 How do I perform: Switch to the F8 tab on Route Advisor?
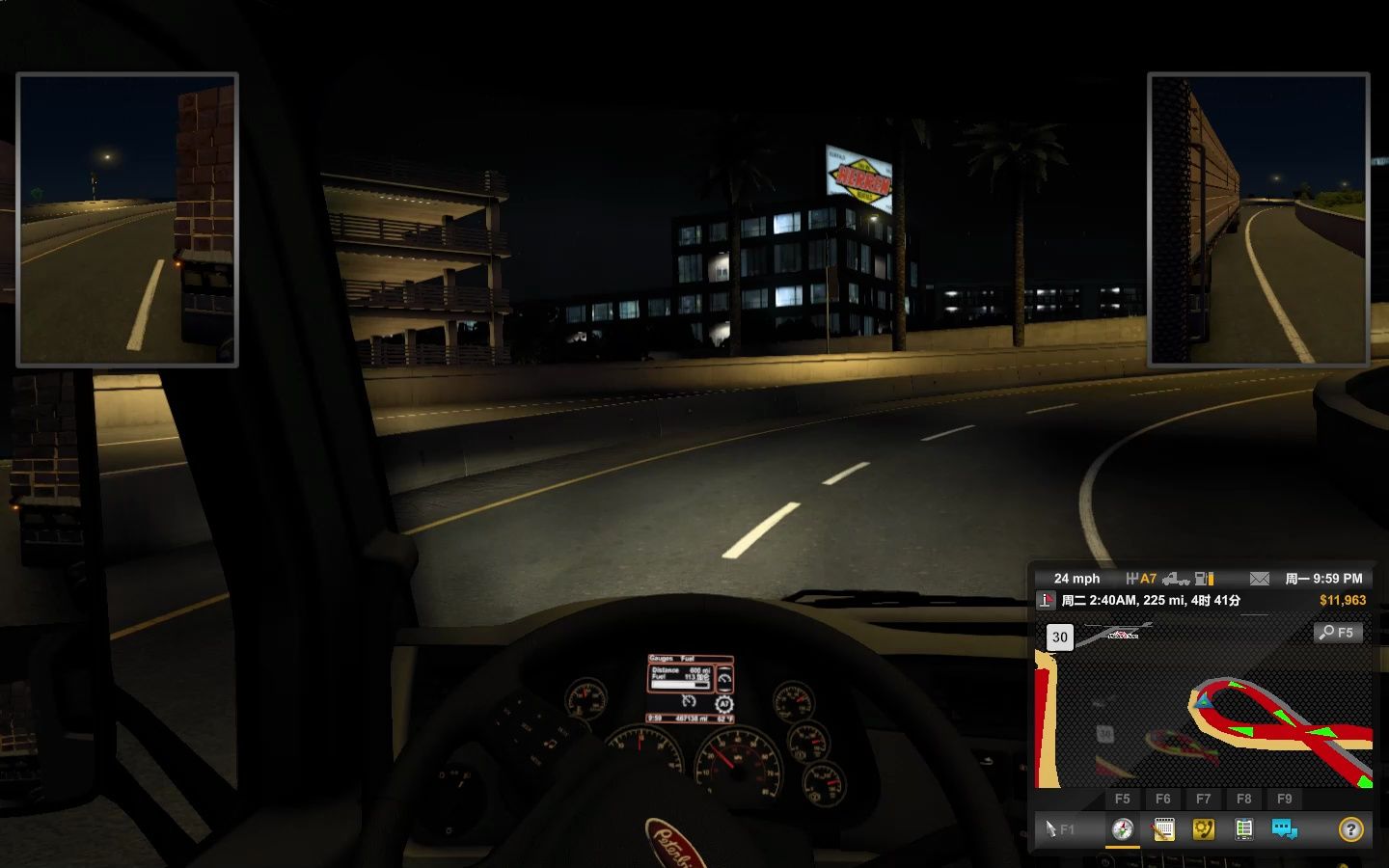point(1244,799)
